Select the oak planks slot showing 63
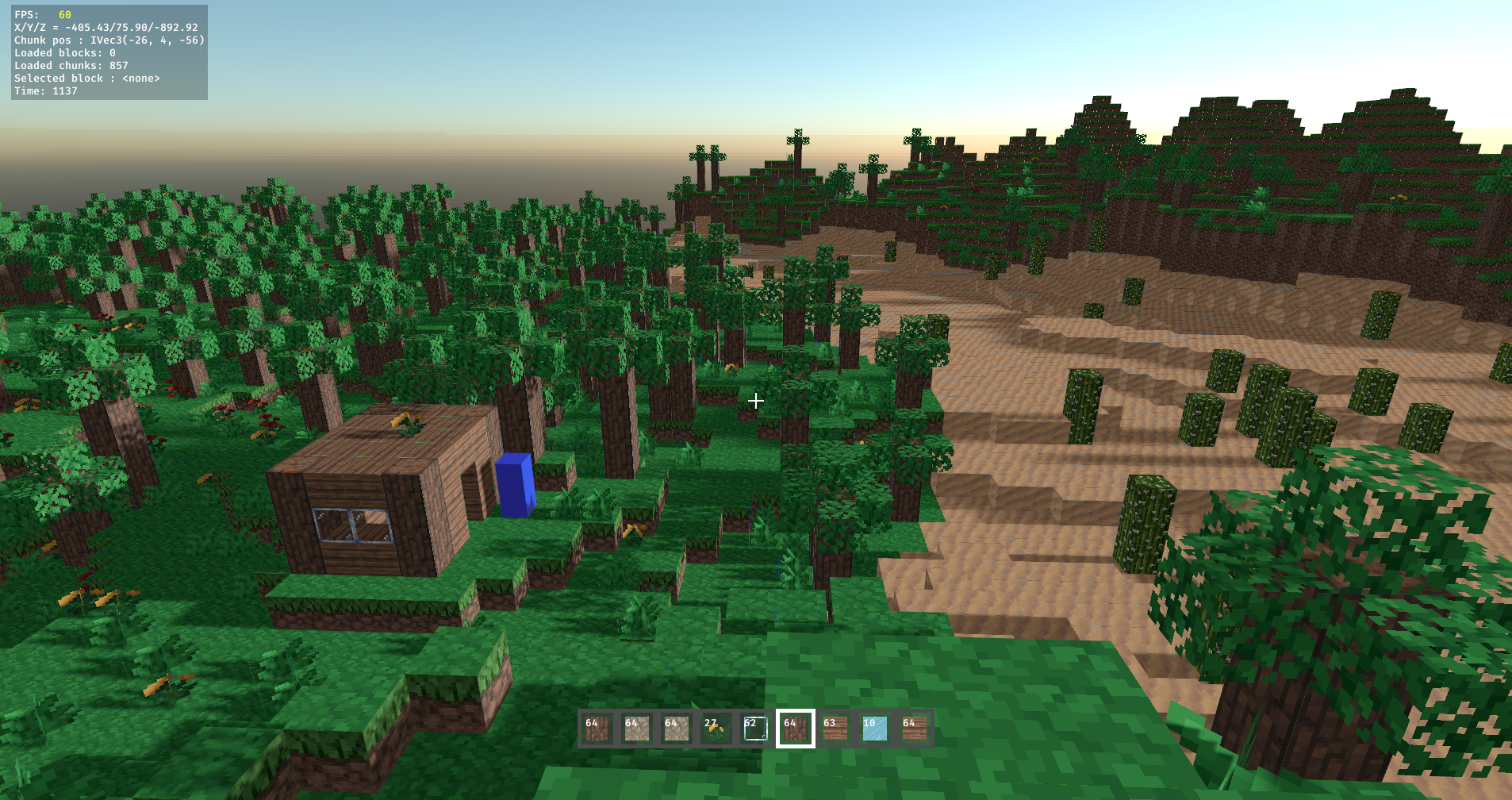1512x800 pixels. 834,729
